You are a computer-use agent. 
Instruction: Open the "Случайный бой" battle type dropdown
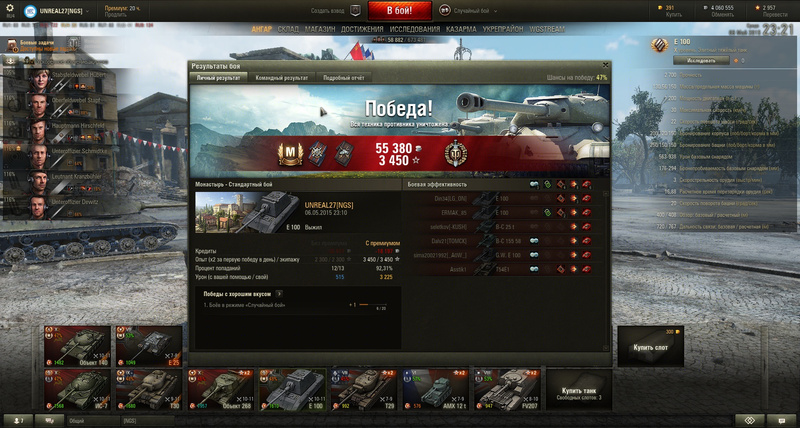[470, 10]
